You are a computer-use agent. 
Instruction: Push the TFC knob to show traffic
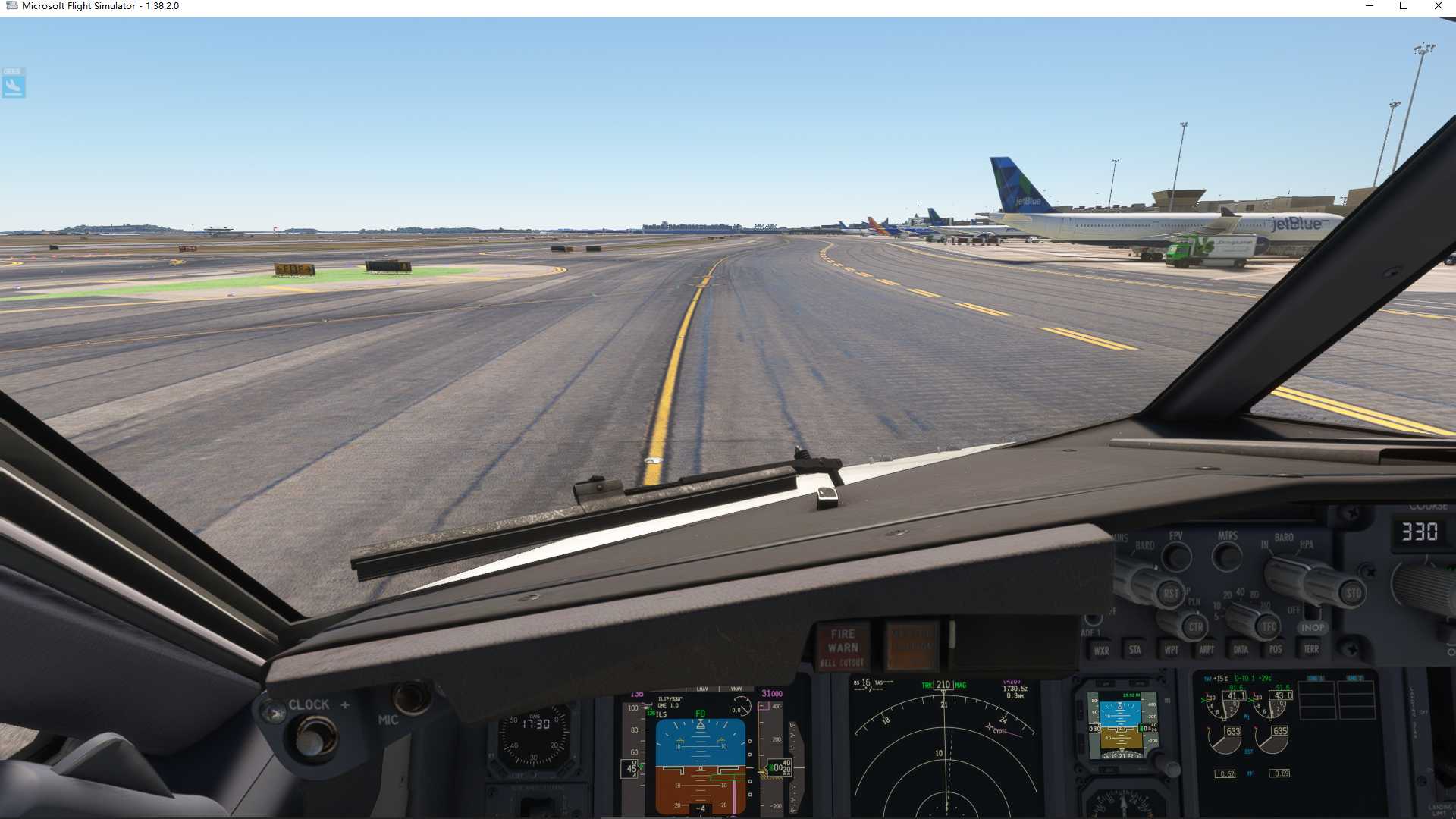click(1269, 627)
